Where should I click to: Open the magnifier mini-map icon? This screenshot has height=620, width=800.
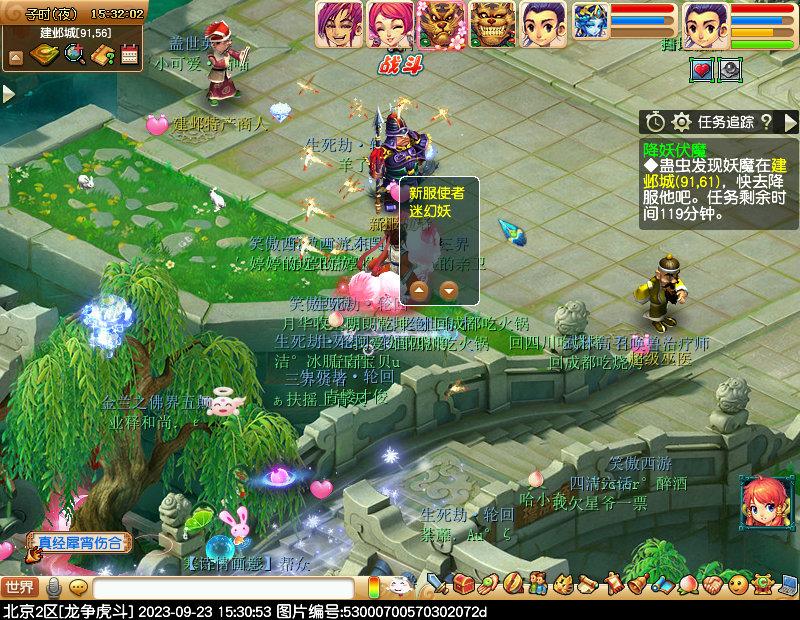74,55
